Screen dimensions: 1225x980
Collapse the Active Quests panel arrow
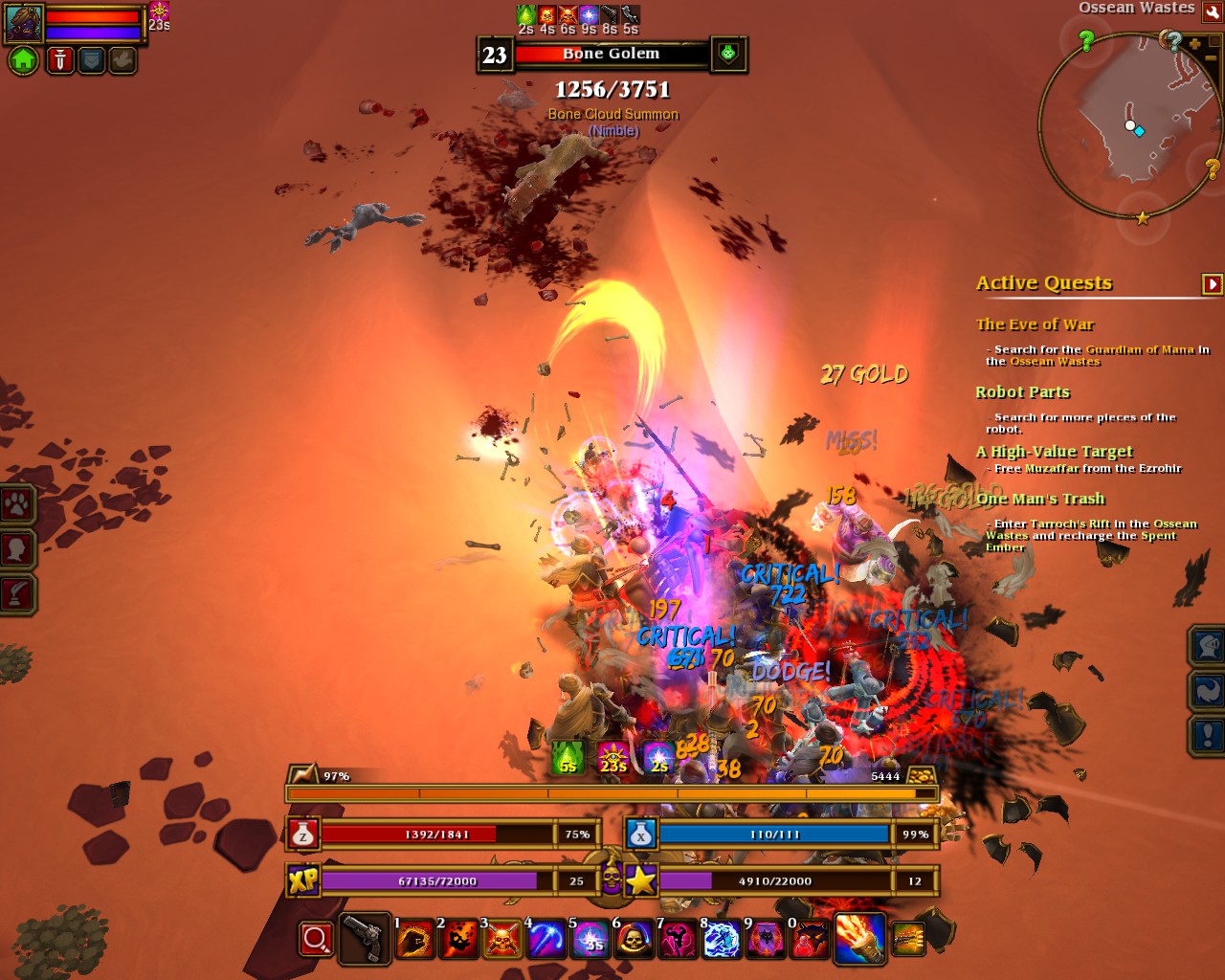(1212, 283)
